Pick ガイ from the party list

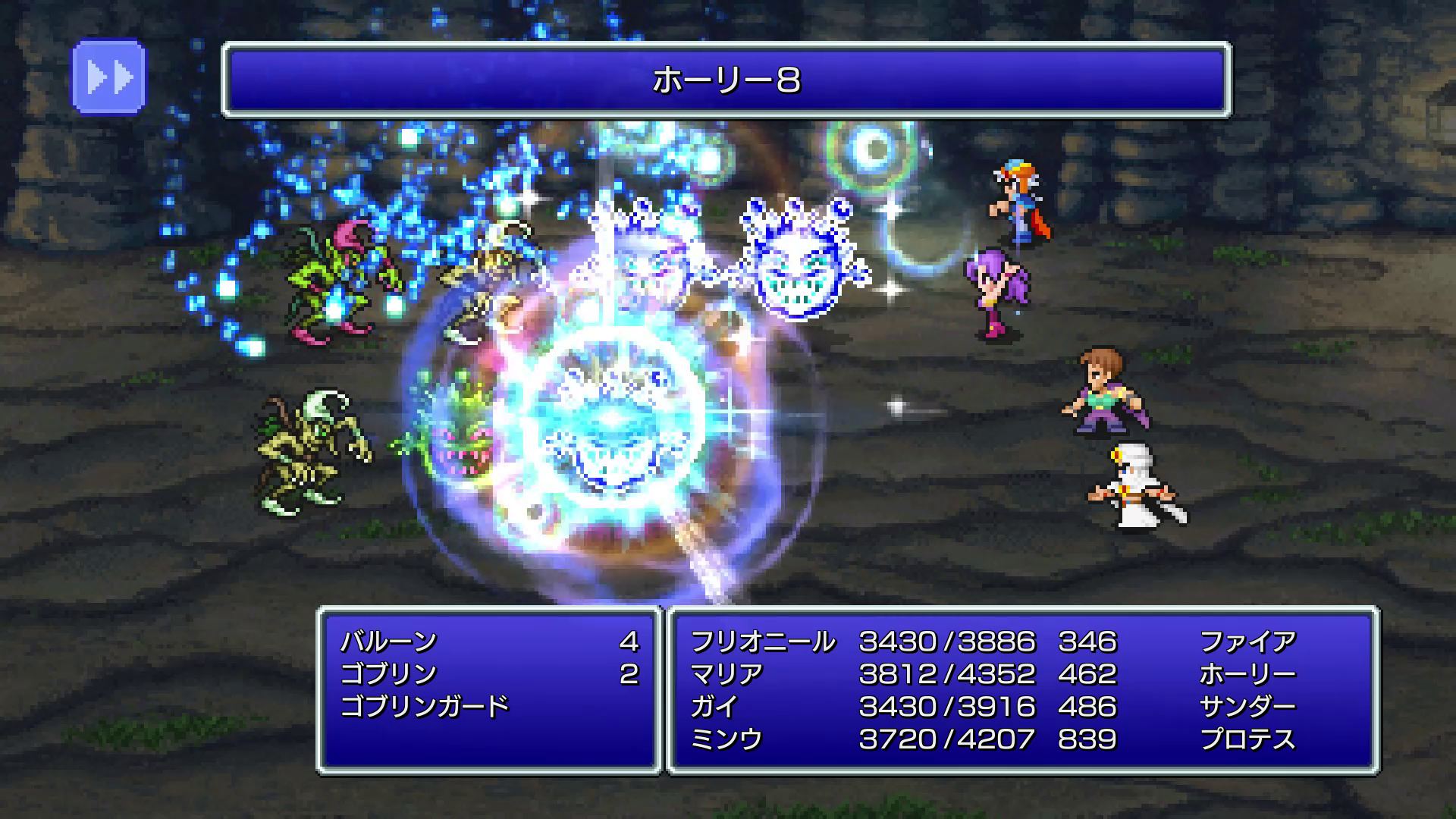click(x=714, y=707)
